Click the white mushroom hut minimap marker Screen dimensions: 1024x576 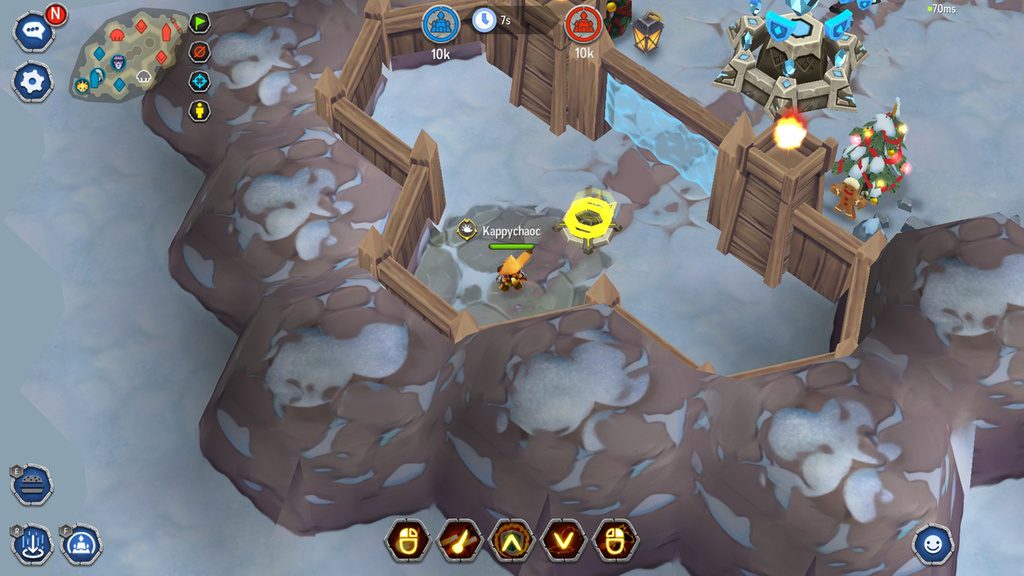tap(142, 75)
